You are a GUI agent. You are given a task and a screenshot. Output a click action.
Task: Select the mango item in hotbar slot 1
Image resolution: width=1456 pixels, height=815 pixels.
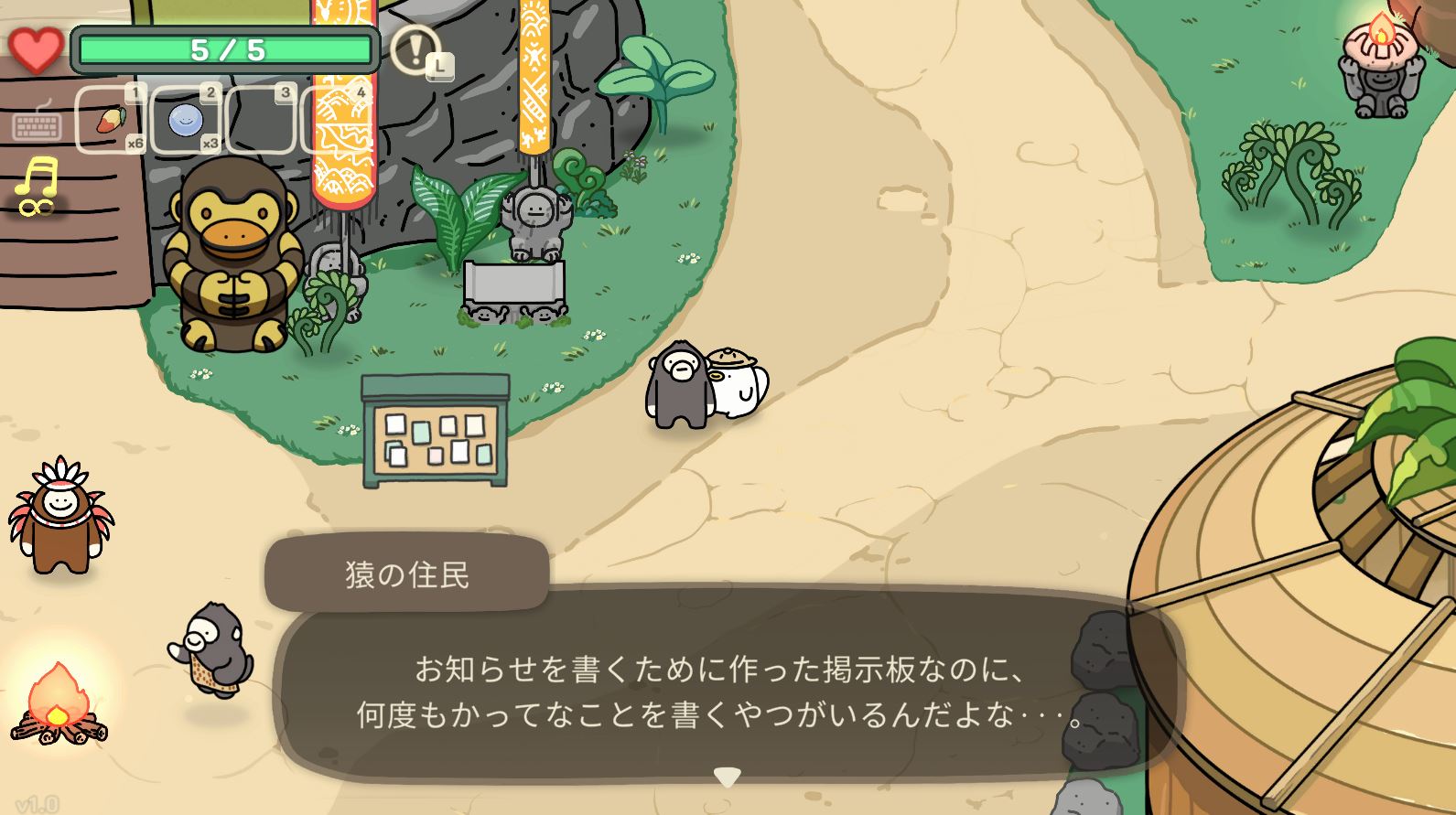click(x=110, y=120)
